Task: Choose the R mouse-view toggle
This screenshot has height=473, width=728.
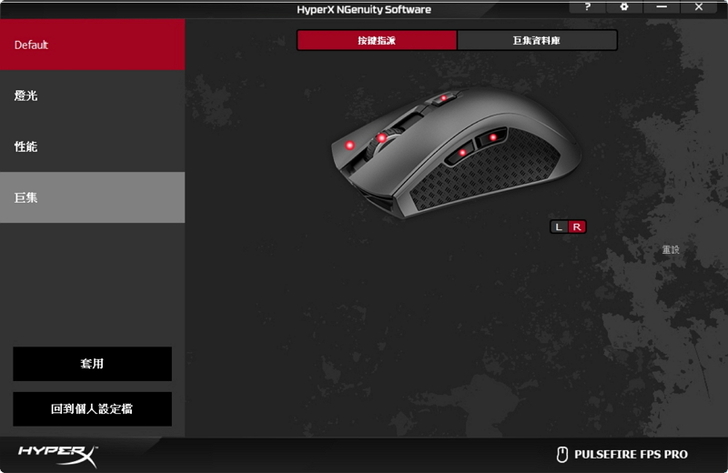Action: [576, 227]
